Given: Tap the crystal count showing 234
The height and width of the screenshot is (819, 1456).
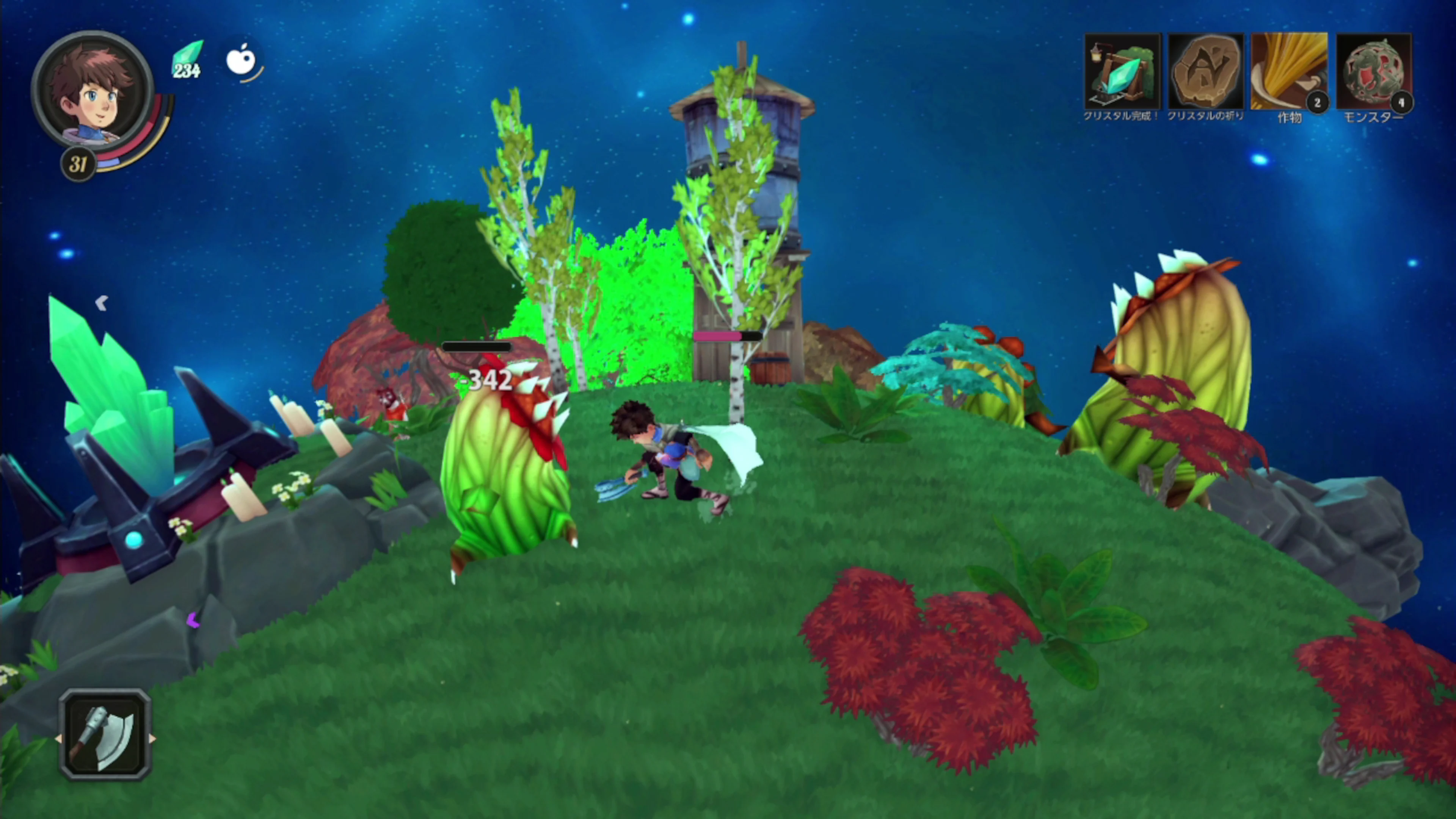Looking at the screenshot, I should [x=187, y=72].
